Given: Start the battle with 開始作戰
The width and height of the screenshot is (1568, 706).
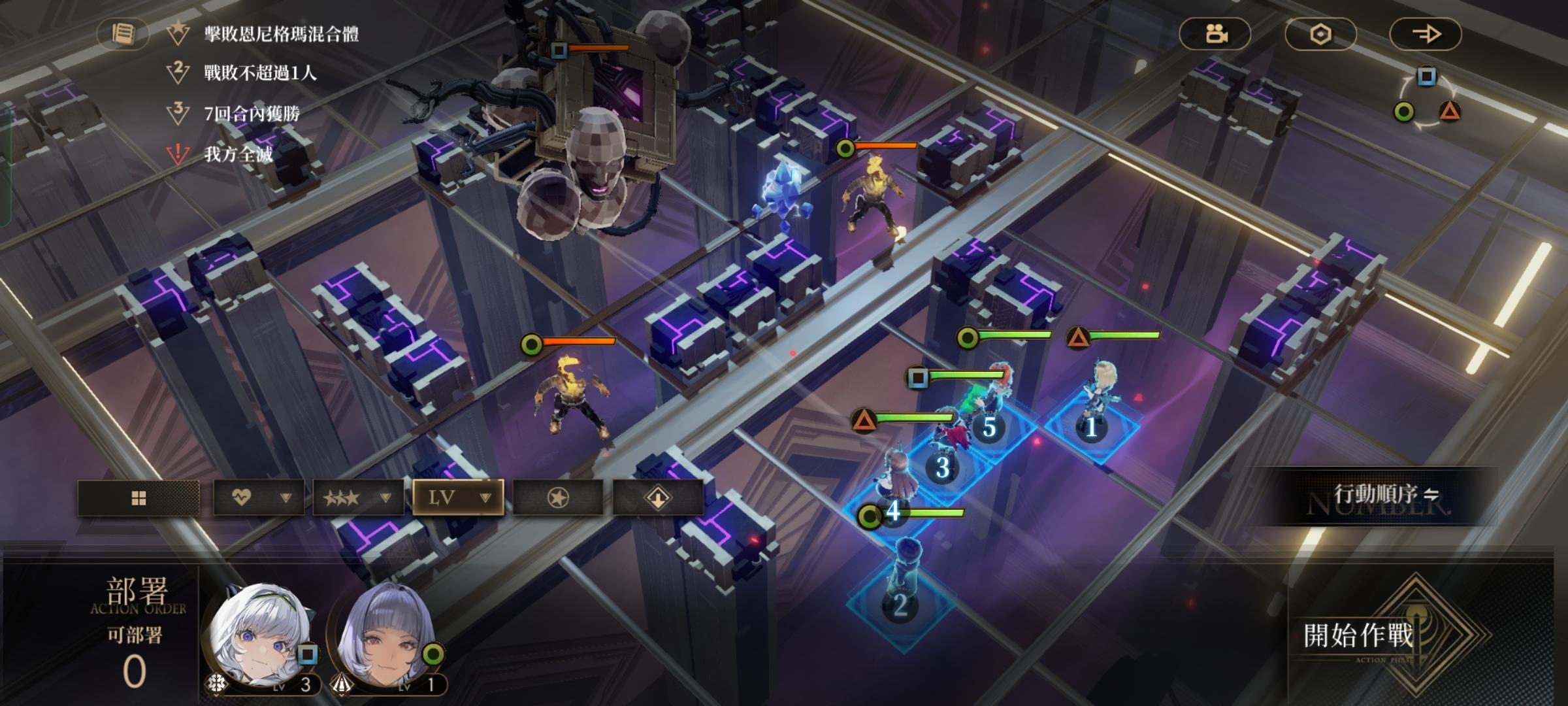Looking at the screenshot, I should click(1359, 635).
